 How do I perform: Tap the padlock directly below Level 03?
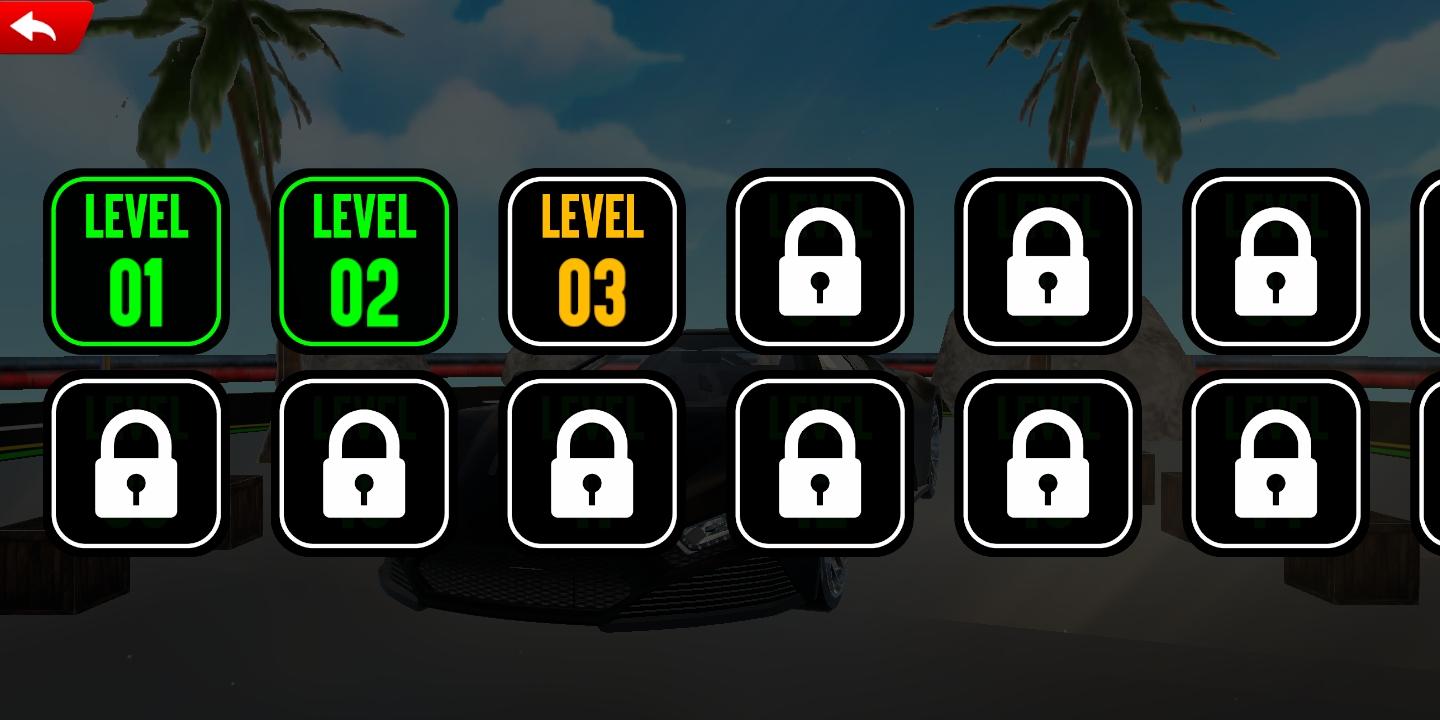[x=592, y=467]
